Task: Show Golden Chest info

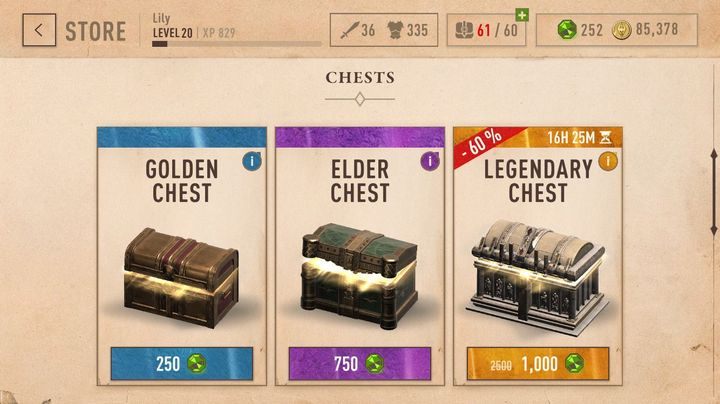Action: point(252,160)
